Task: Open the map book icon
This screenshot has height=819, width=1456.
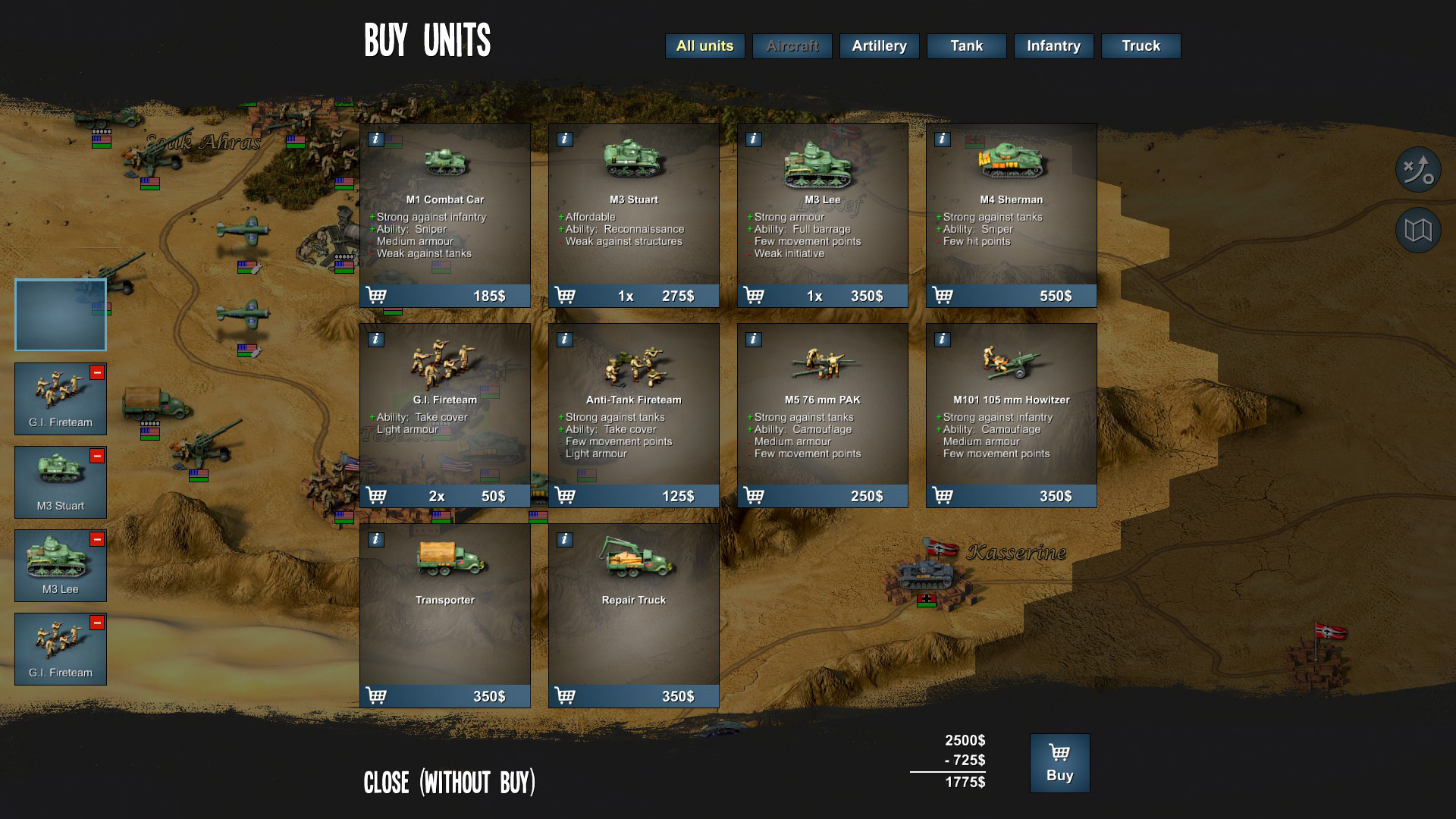Action: (x=1417, y=230)
